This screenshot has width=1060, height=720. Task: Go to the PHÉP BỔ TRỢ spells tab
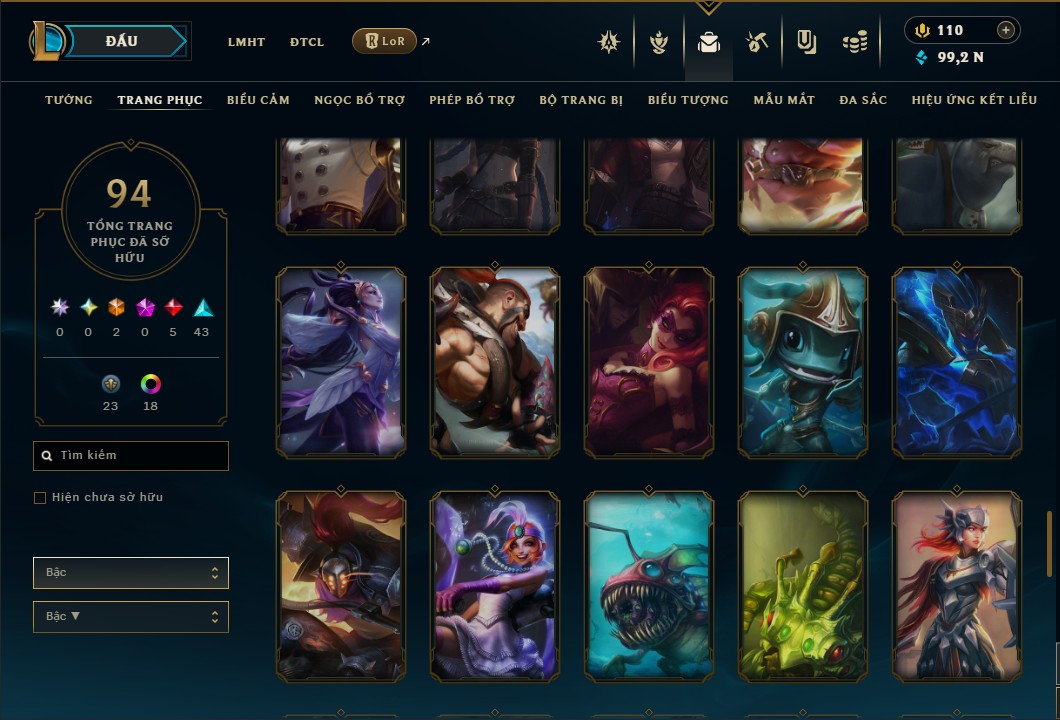pos(472,100)
